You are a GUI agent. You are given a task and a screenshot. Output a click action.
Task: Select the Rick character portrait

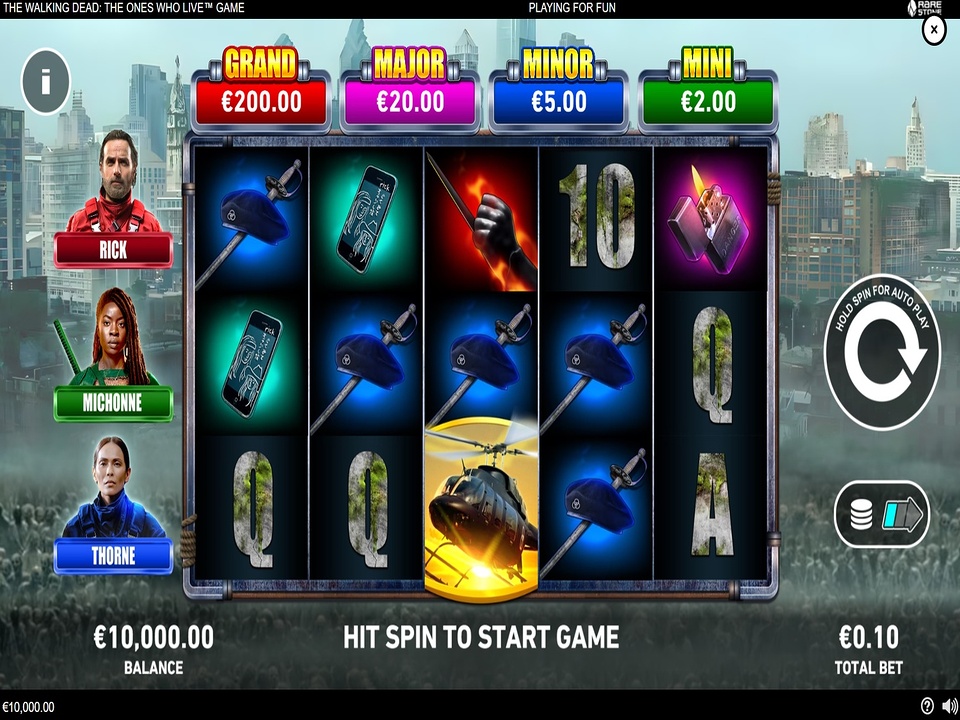pyautogui.click(x=113, y=200)
